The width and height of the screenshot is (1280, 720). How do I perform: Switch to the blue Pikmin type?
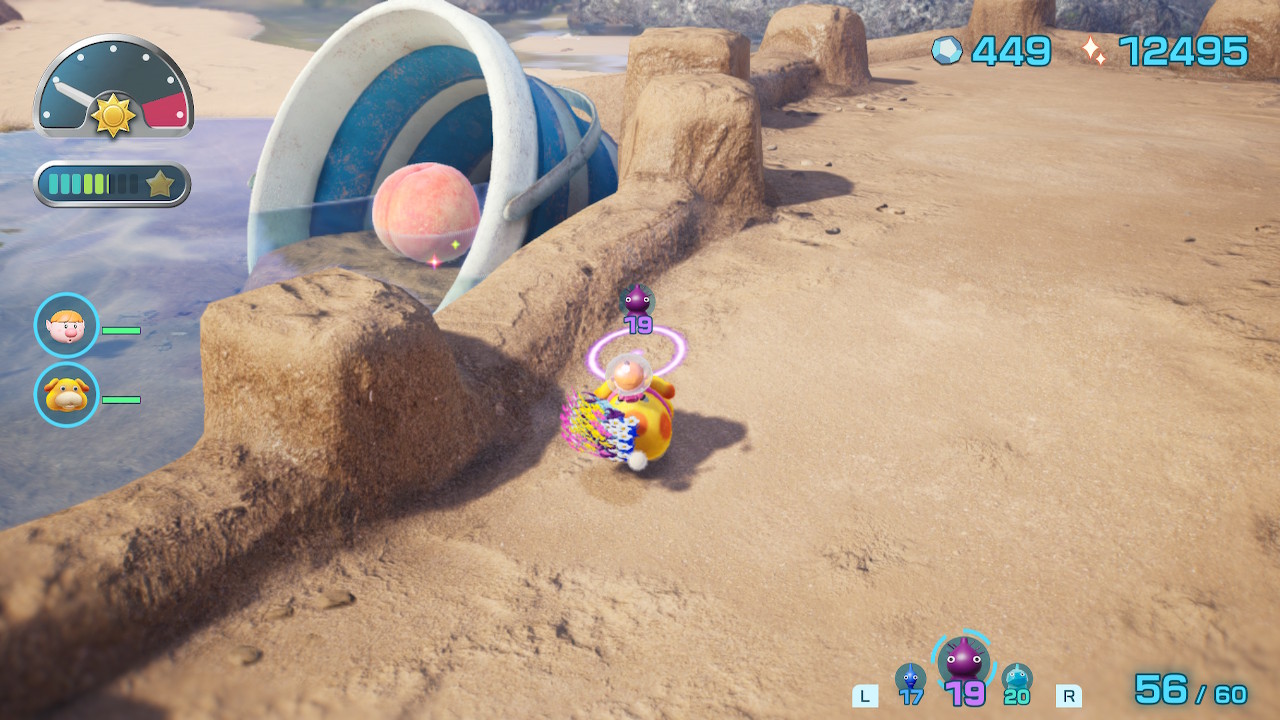coord(910,679)
